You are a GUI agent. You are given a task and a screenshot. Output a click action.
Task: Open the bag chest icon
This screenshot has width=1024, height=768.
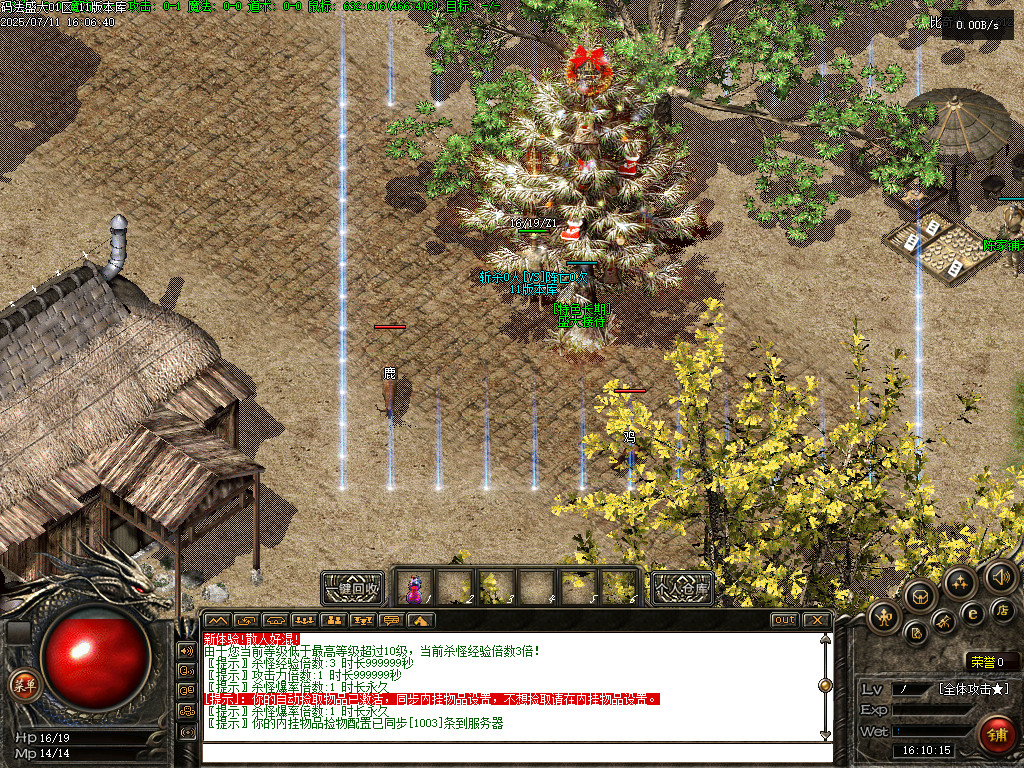[x=920, y=597]
